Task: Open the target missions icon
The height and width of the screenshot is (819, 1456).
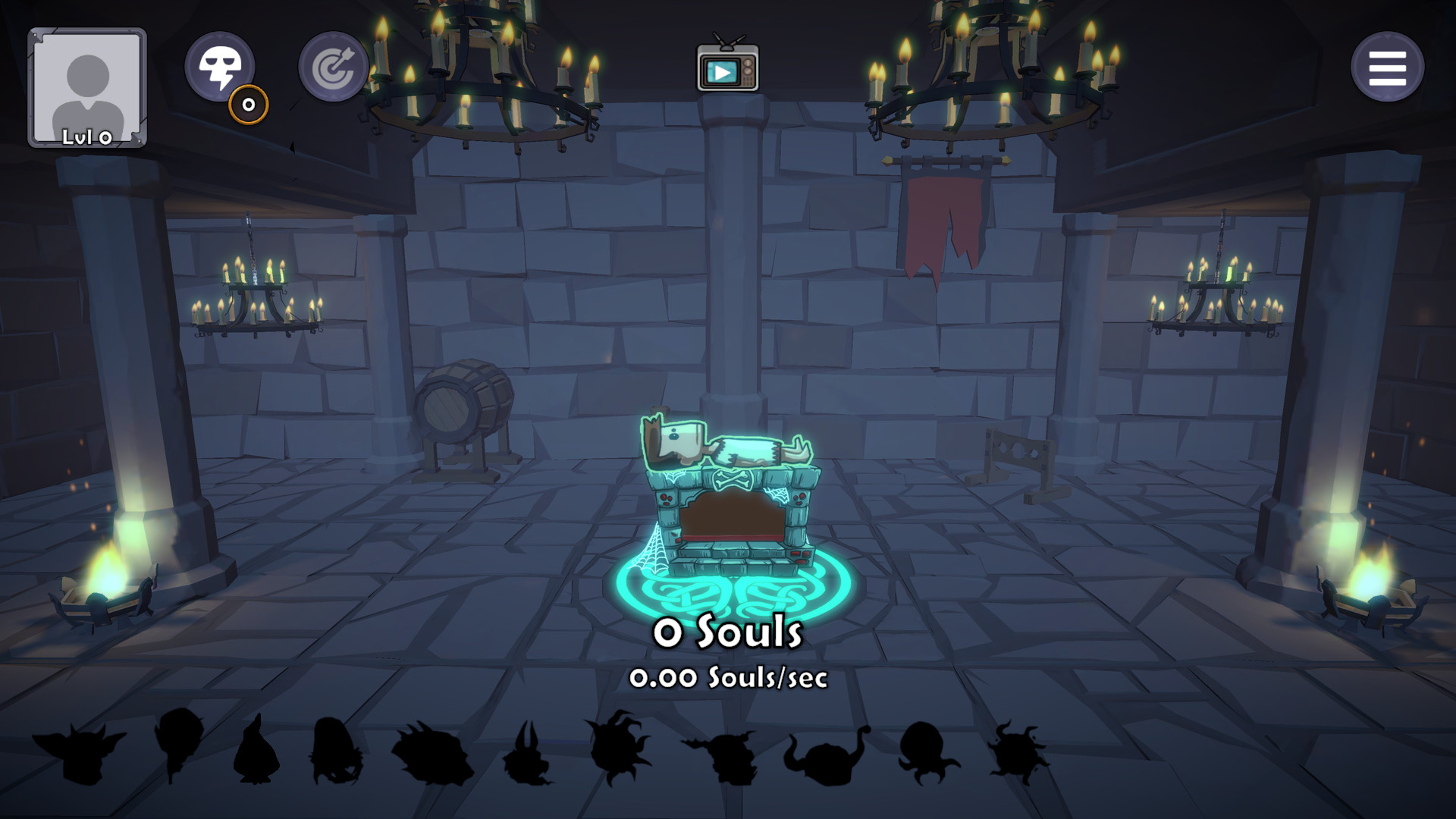Action: point(332,67)
